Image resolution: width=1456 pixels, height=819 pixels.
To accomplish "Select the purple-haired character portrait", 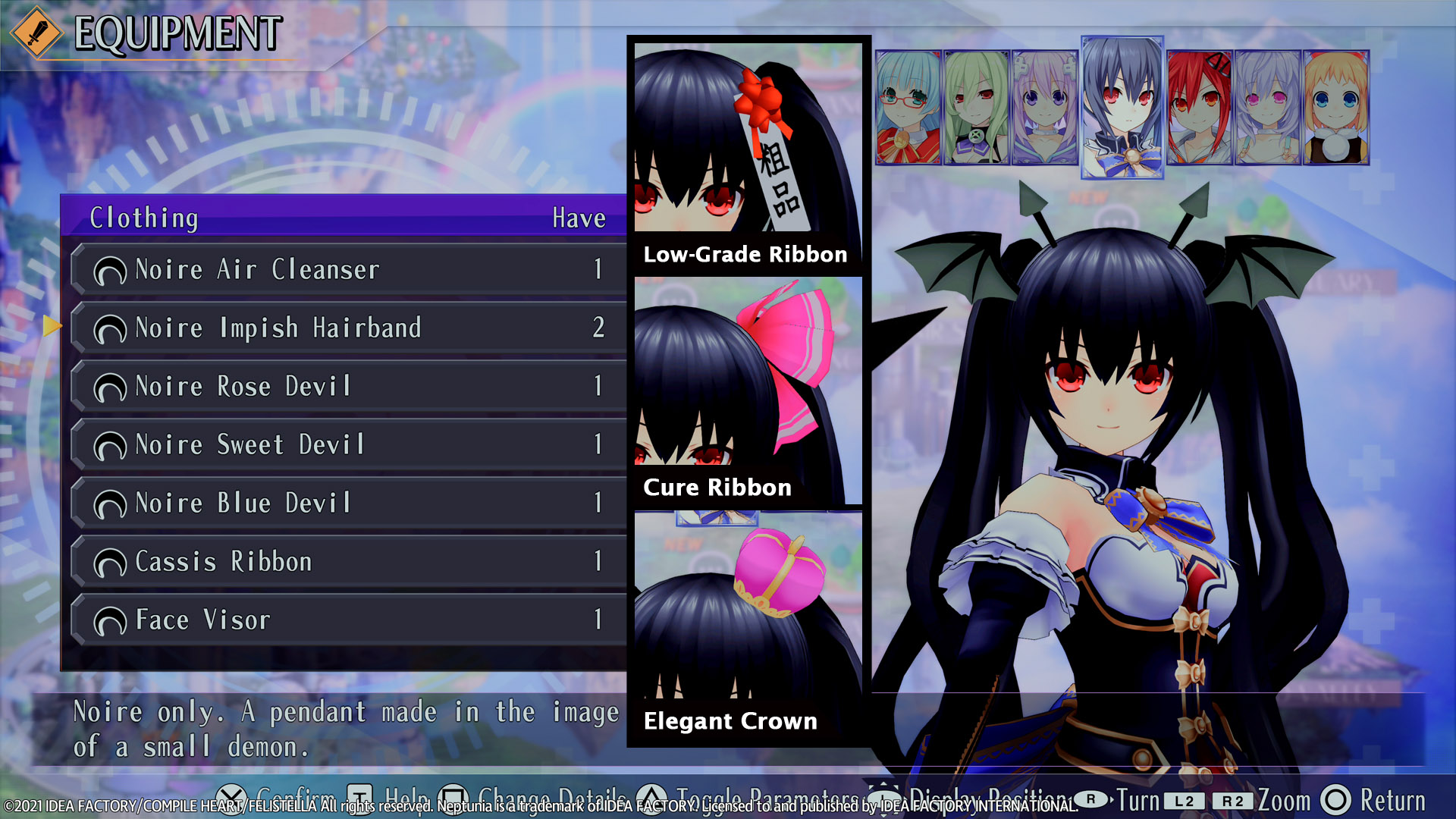I will click(x=1044, y=108).
